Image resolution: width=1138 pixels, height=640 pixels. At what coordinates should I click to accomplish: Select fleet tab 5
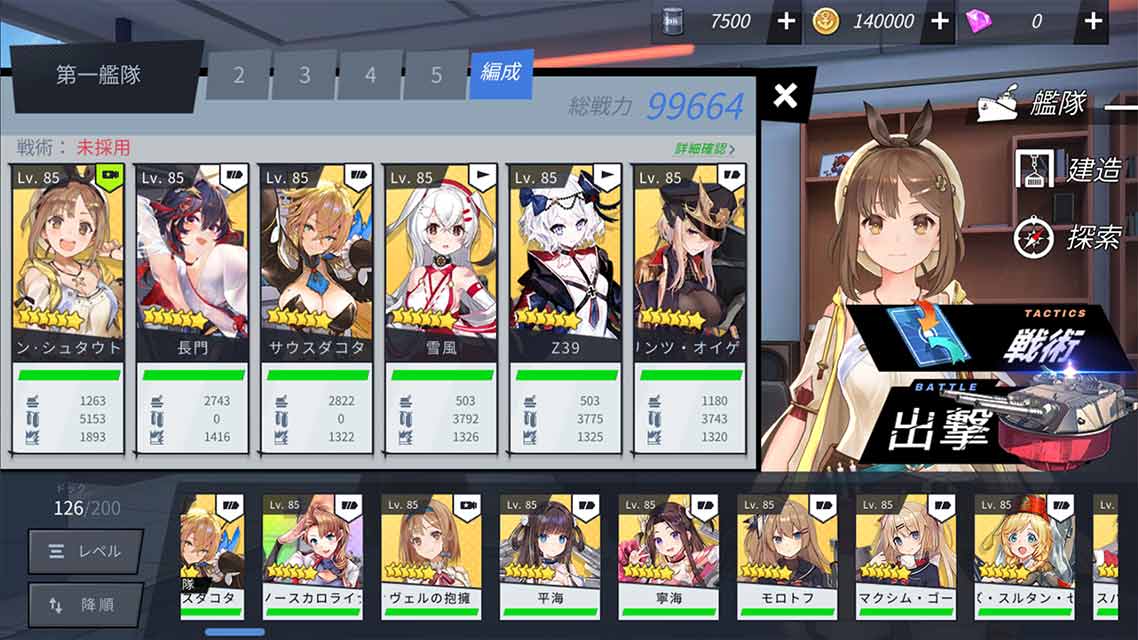pos(436,76)
